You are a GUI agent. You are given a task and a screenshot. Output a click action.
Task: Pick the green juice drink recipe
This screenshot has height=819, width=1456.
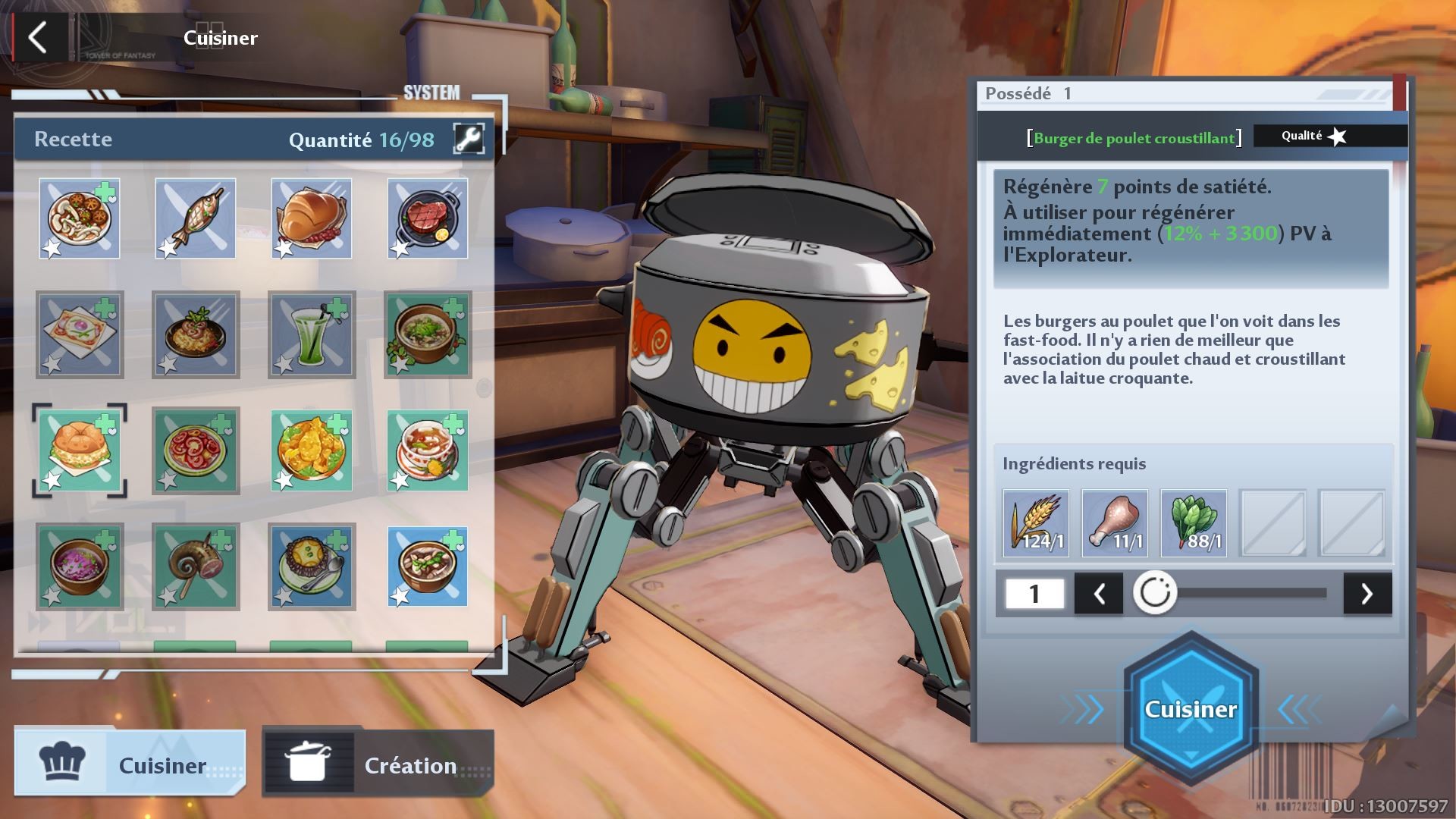click(312, 334)
